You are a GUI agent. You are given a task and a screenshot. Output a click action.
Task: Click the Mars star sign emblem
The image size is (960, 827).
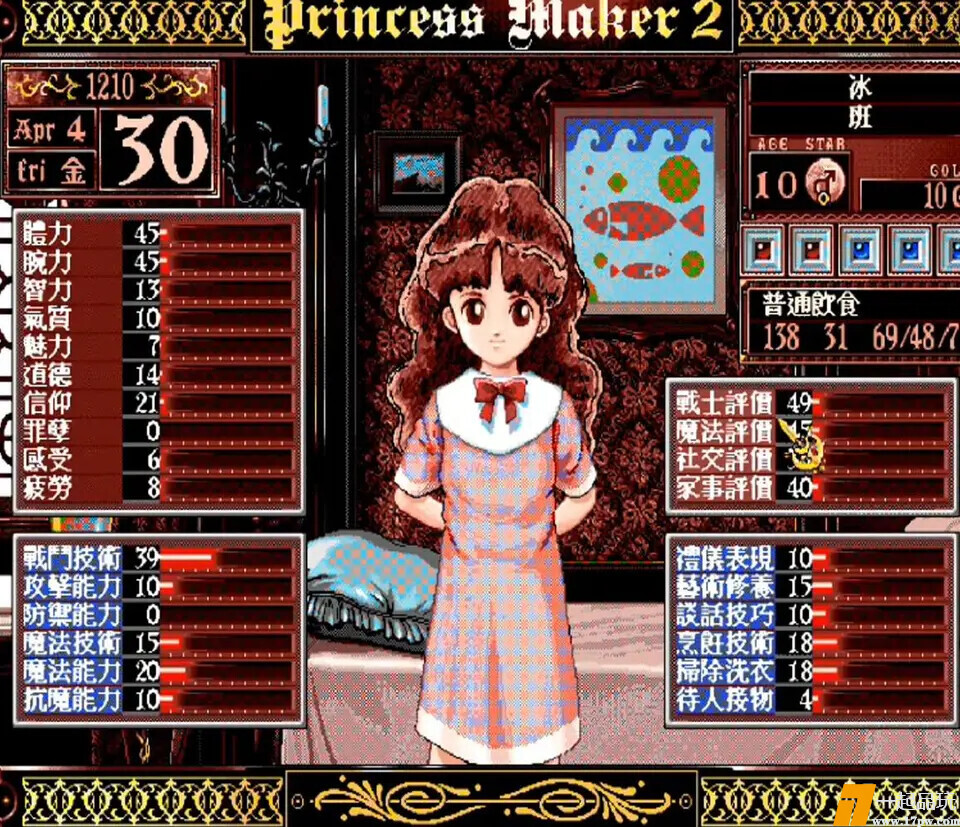(x=826, y=185)
